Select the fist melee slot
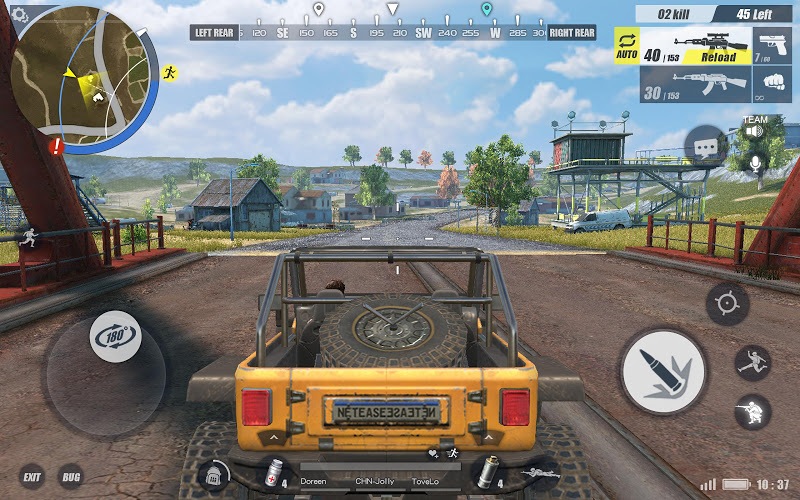Image resolution: width=800 pixels, height=500 pixels. 771,85
